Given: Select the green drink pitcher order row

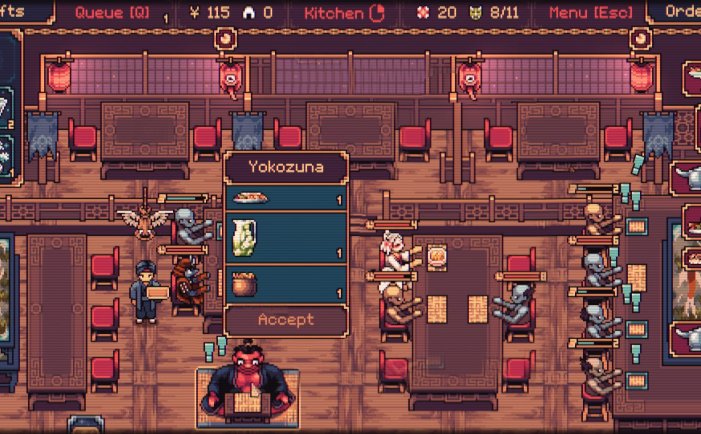Looking at the screenshot, I should [x=286, y=240].
